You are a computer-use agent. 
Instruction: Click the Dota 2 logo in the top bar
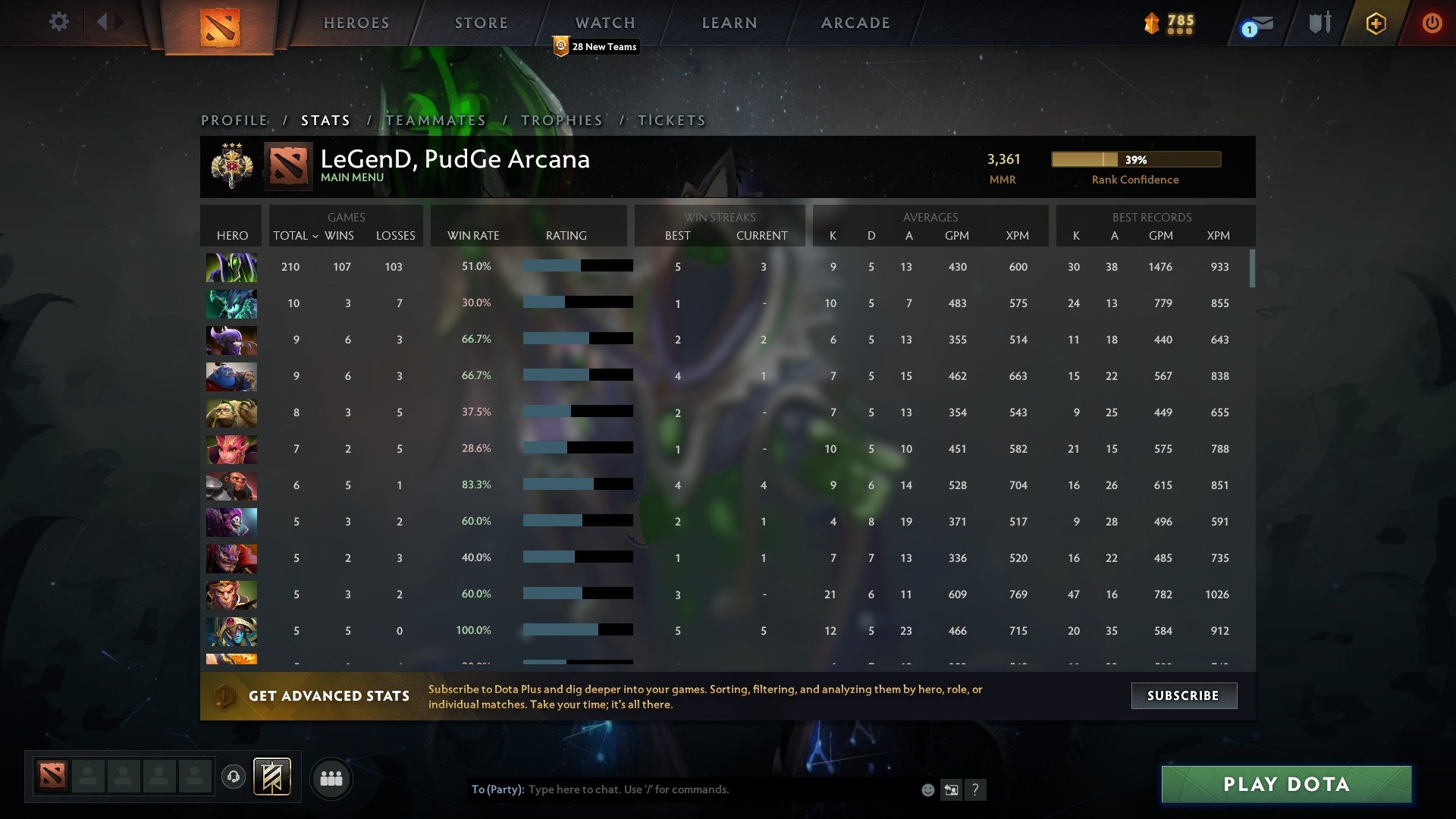pyautogui.click(x=220, y=29)
